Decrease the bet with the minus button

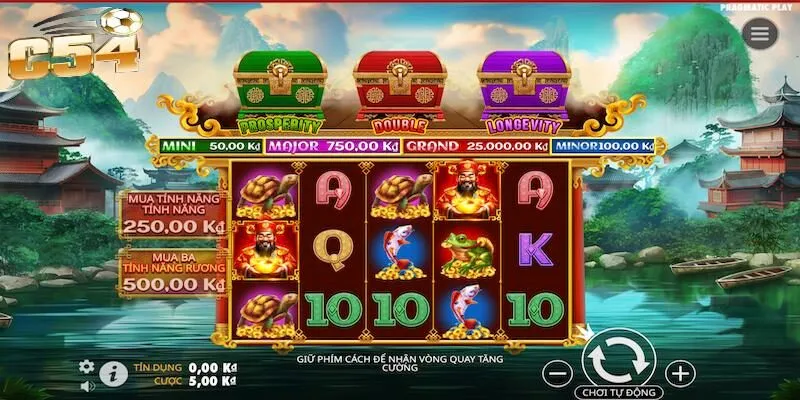(560, 374)
